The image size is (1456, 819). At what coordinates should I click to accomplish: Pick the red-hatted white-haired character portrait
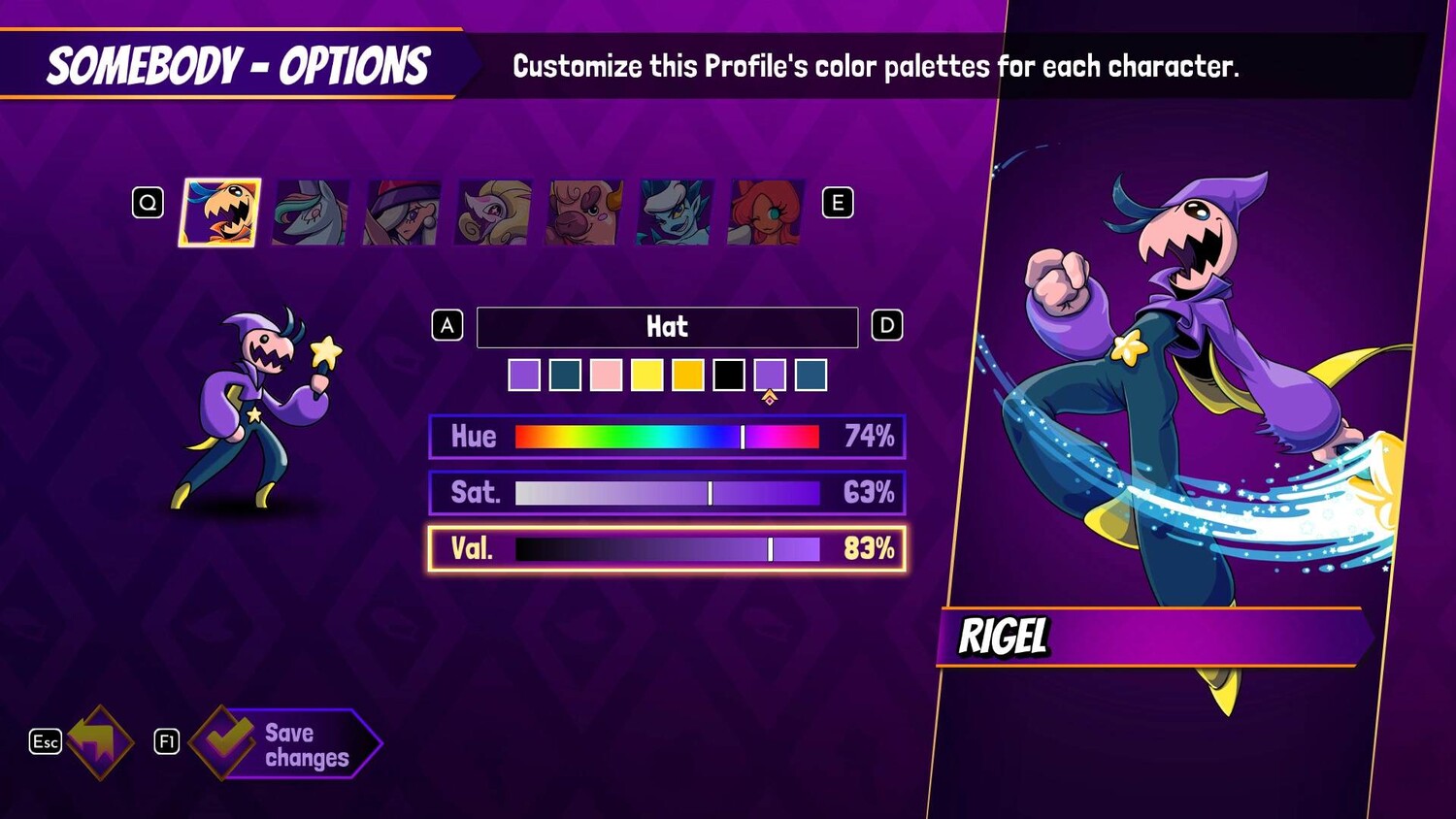pos(402,213)
